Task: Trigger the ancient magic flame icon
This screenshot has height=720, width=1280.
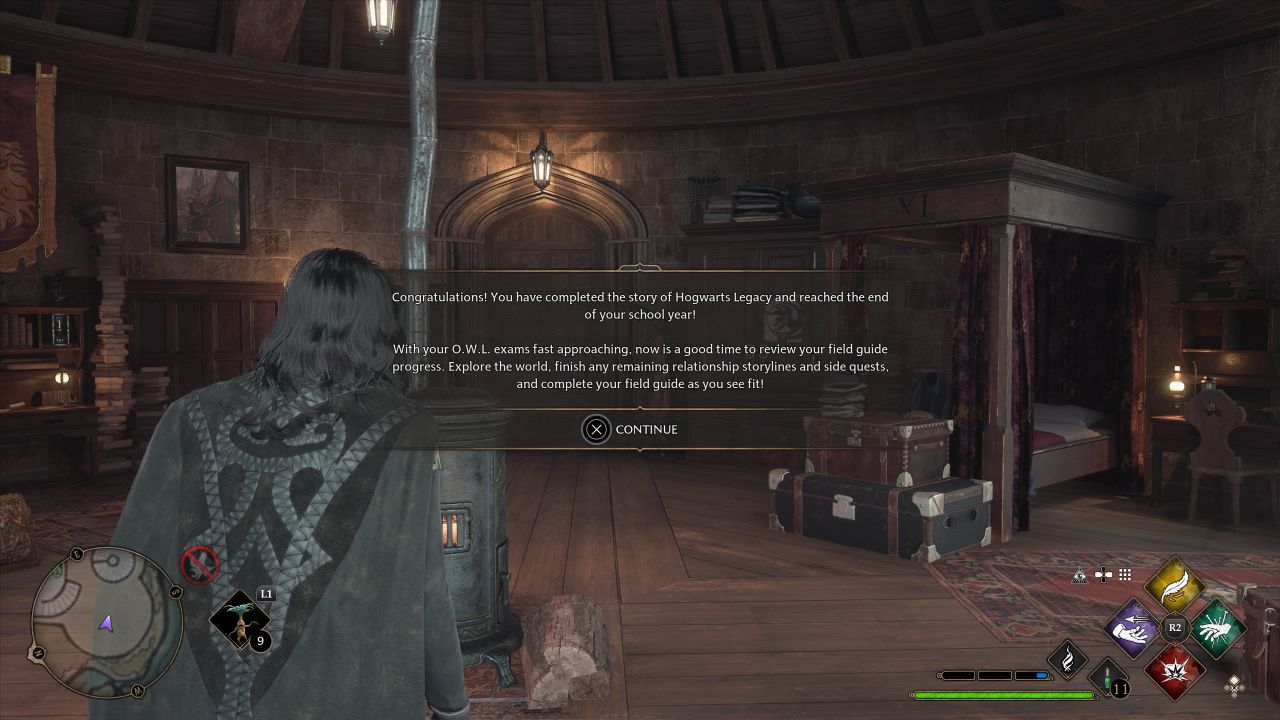Action: point(1067,659)
